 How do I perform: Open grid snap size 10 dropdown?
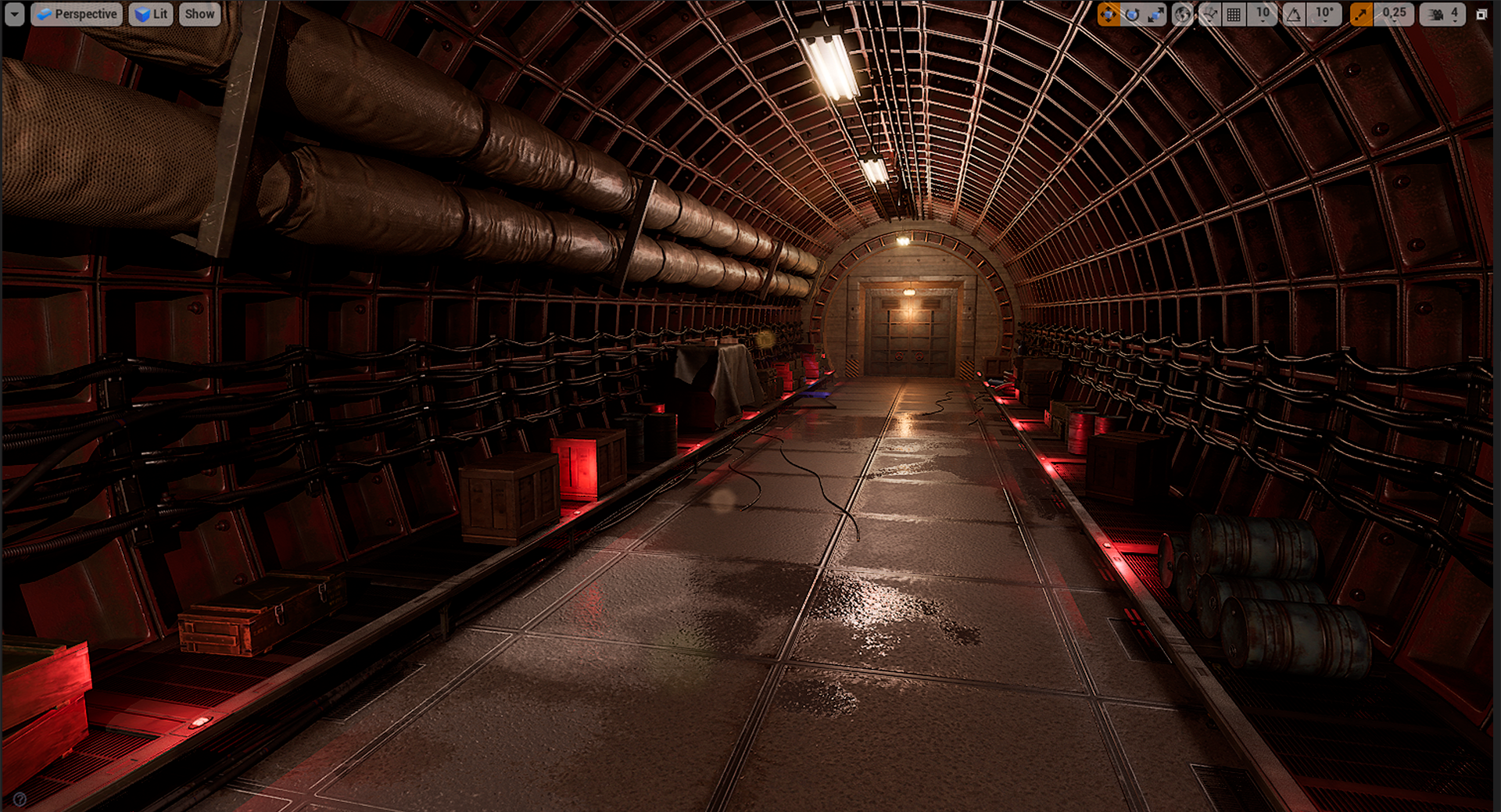[x=1263, y=14]
